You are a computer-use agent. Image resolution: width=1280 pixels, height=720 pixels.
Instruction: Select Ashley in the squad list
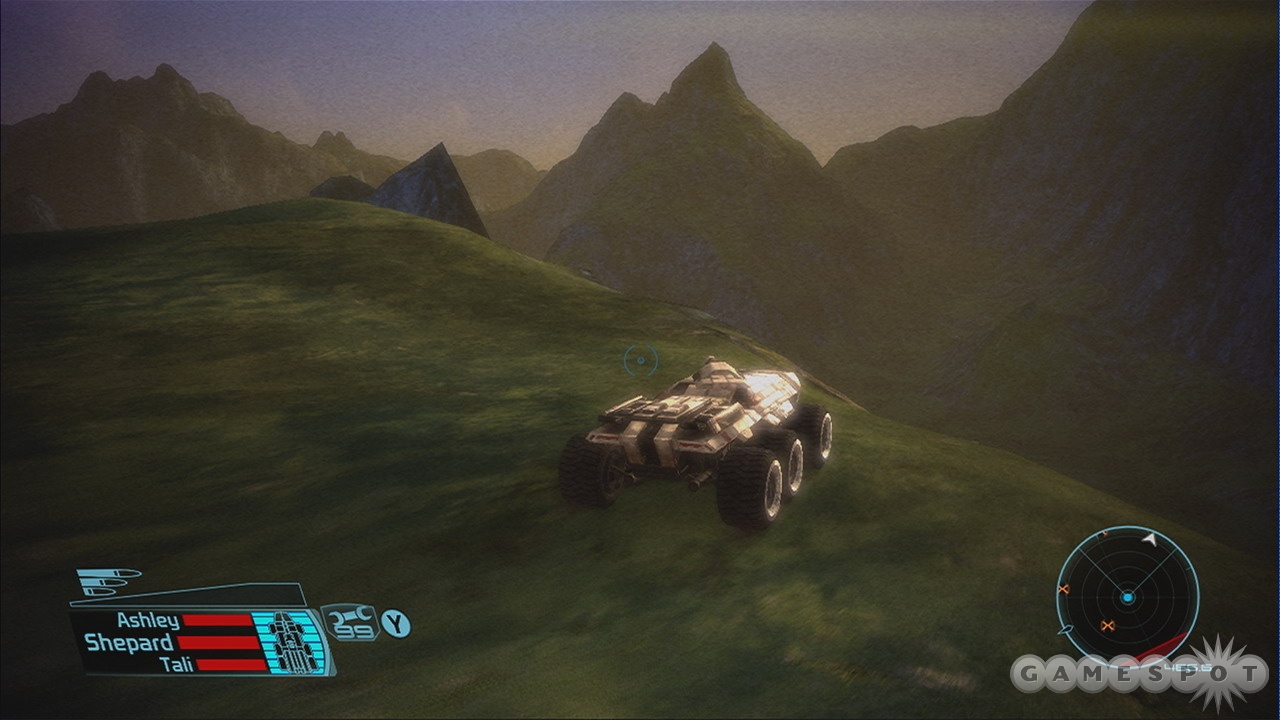(x=148, y=621)
